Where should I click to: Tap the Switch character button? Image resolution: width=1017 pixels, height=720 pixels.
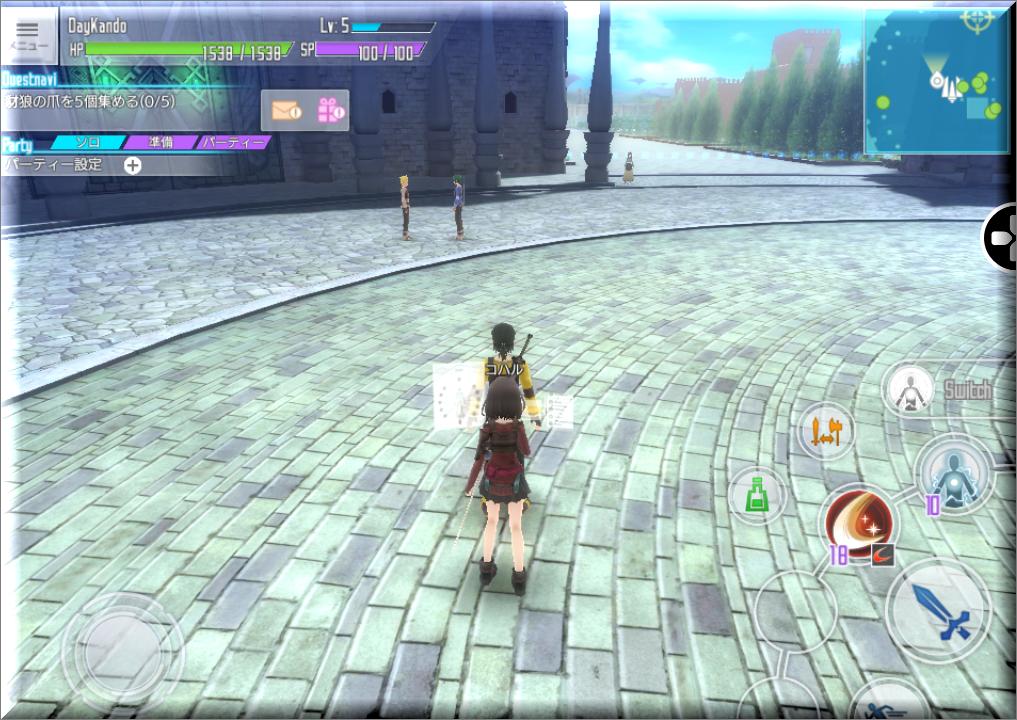point(909,389)
